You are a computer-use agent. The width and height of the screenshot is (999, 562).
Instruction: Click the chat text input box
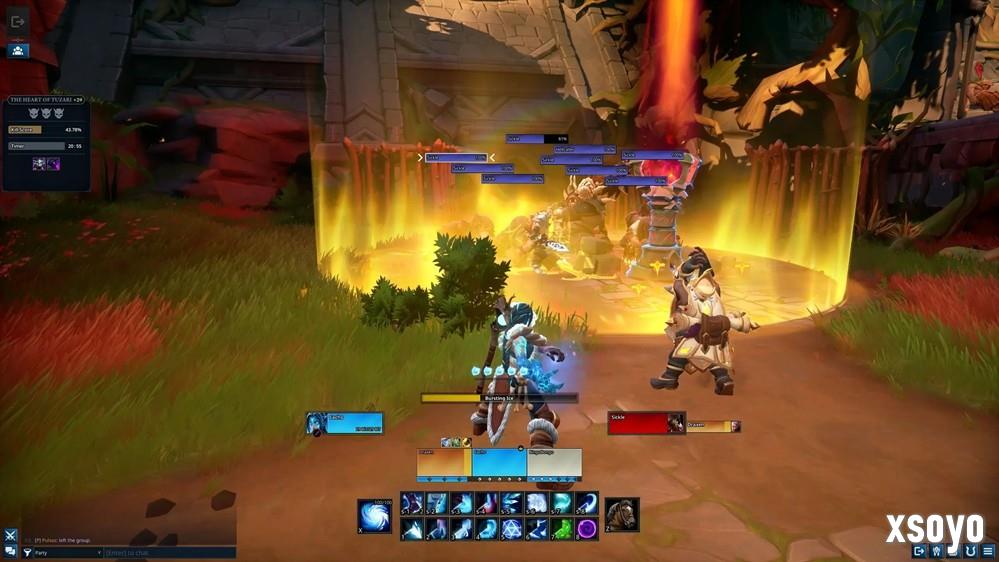pos(170,552)
